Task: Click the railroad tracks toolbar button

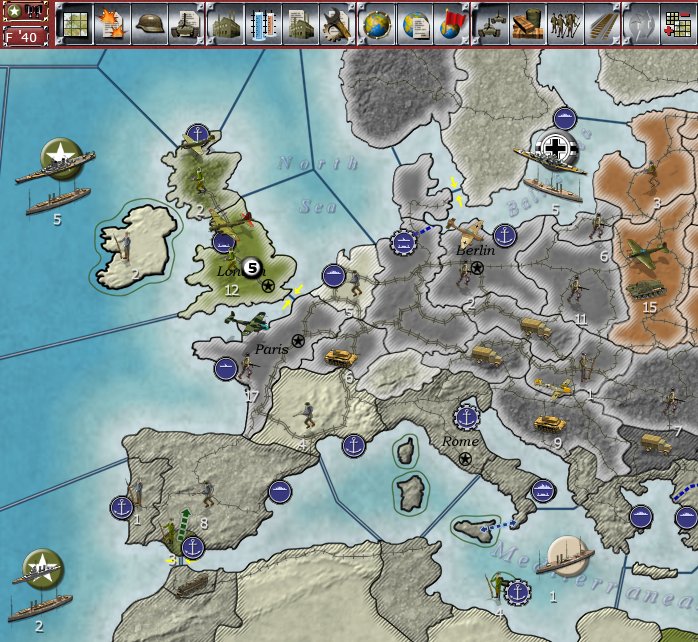Action: [x=605, y=24]
